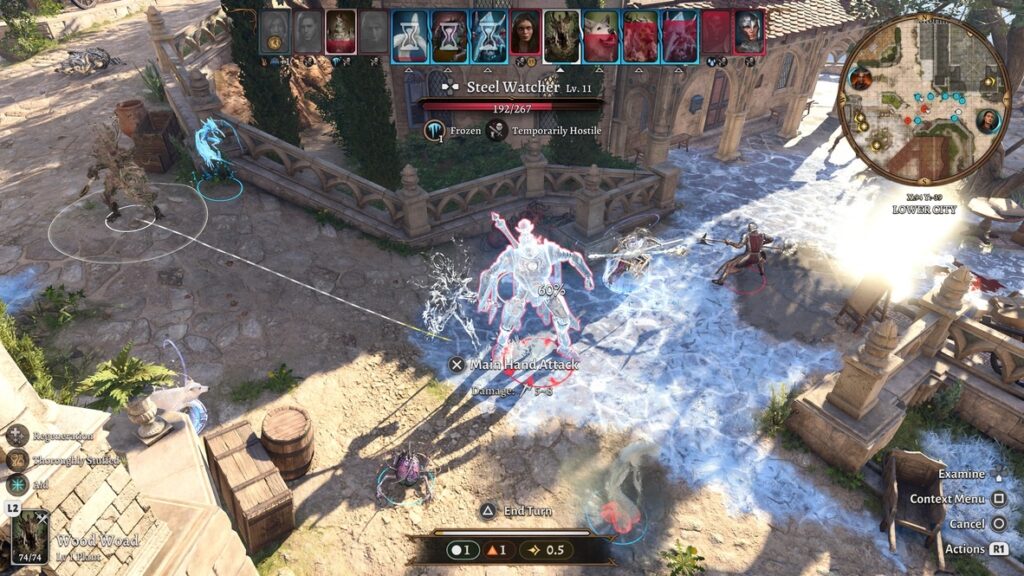Click the Frozen status icon under Steel Watcher
This screenshot has width=1024, height=576.
435,130
